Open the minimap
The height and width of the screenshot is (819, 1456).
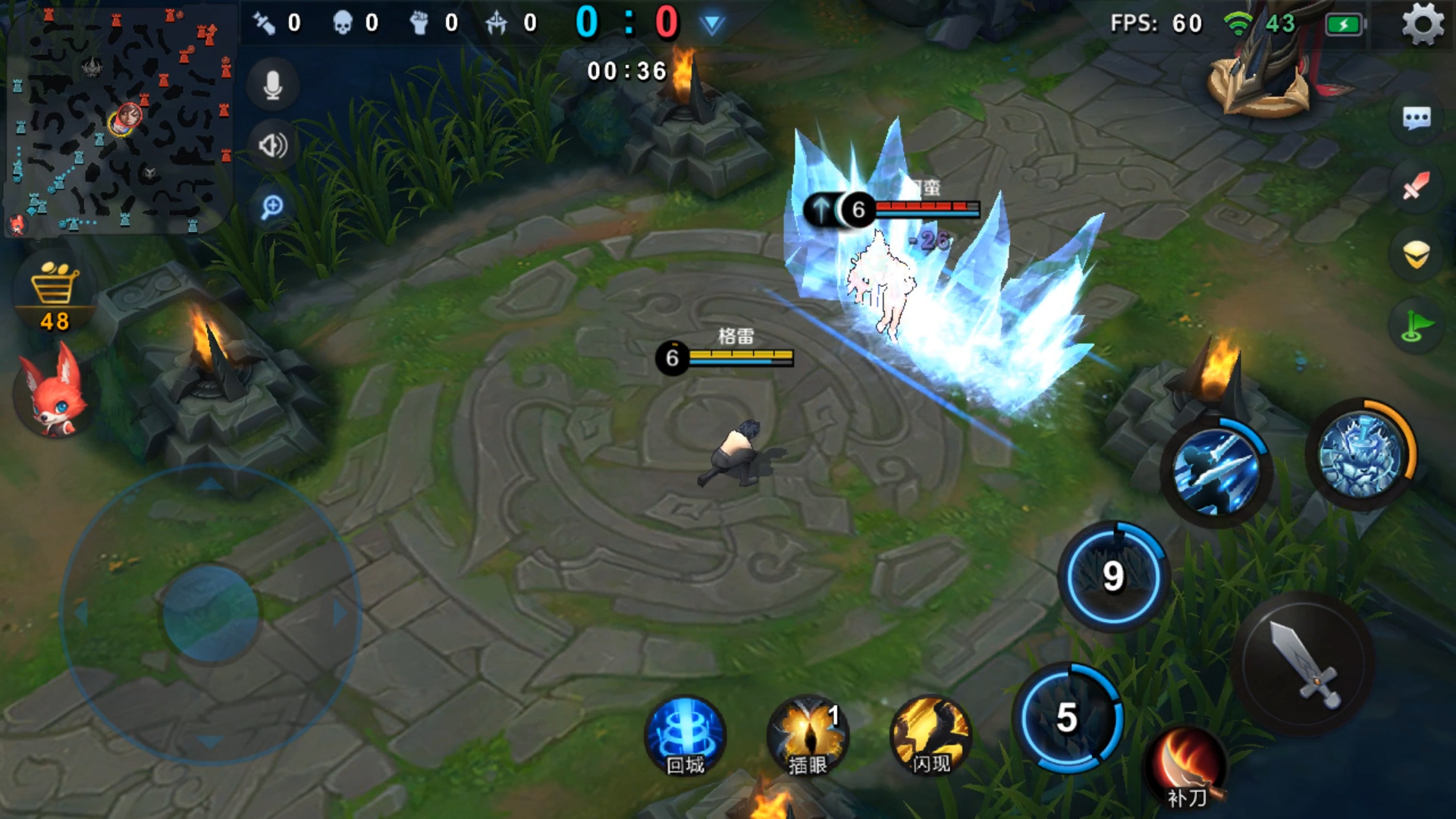tap(120, 120)
